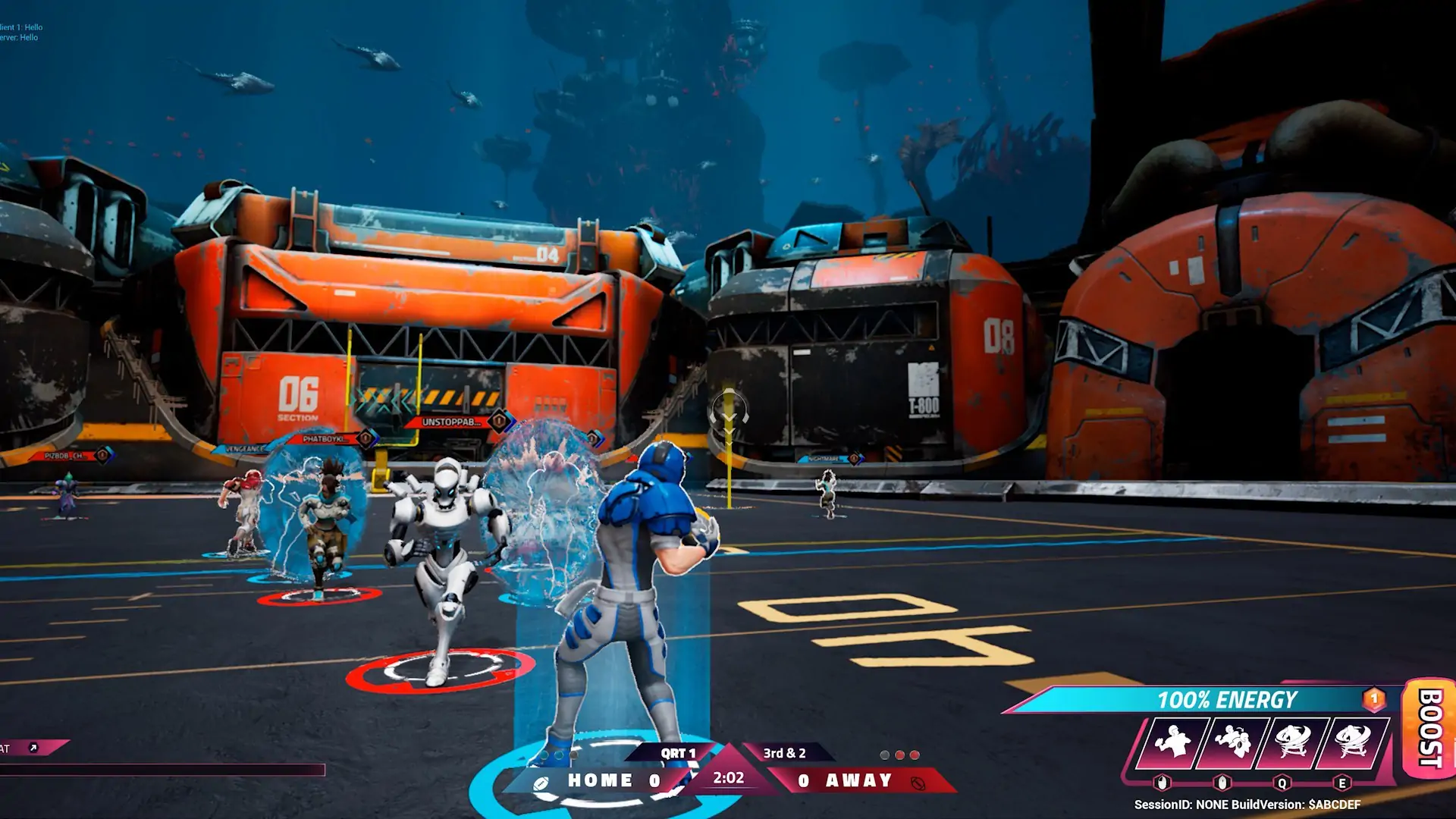Activate the BOOST can

(x=1430, y=728)
